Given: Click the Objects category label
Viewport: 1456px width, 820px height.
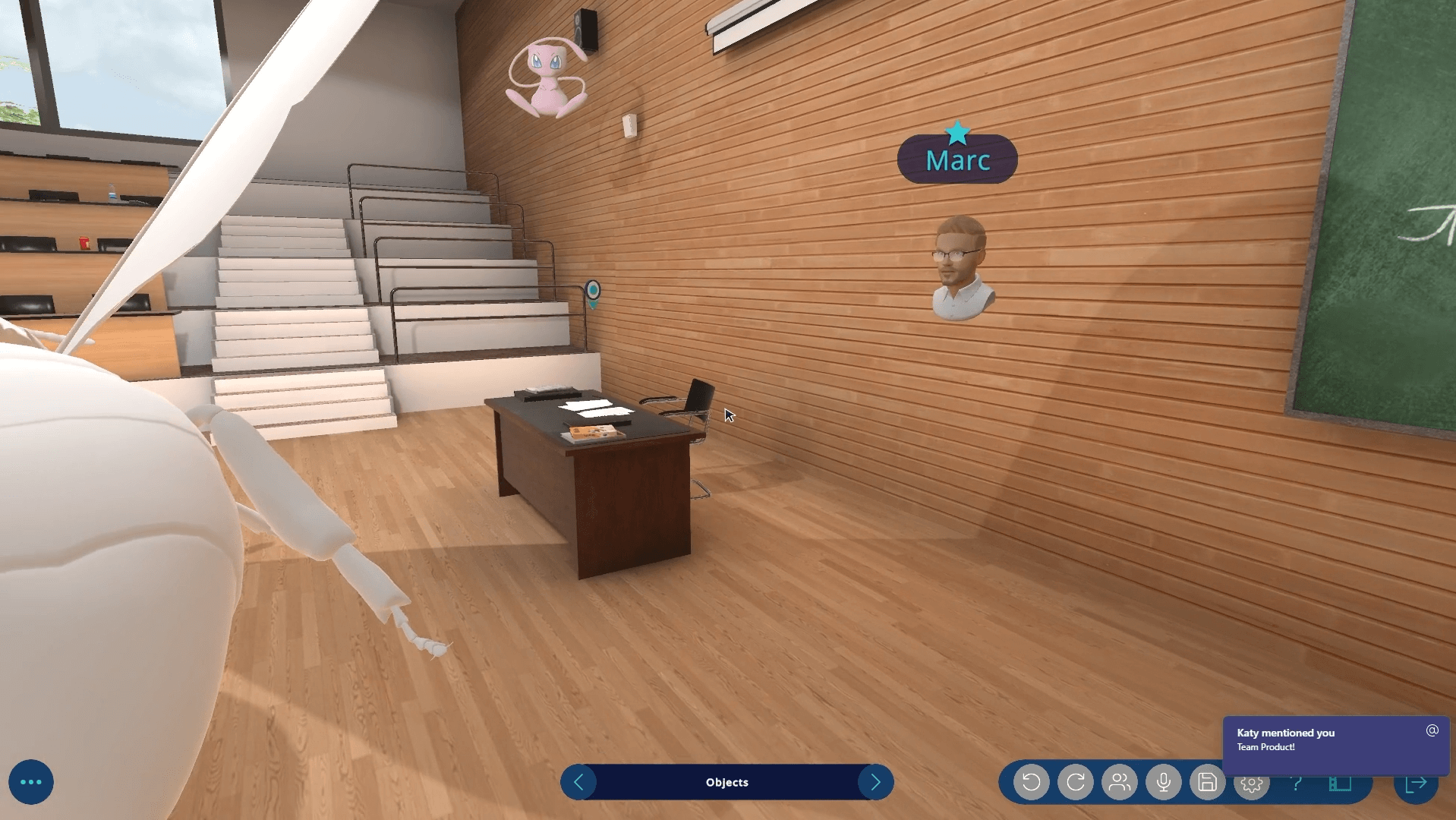Looking at the screenshot, I should [x=726, y=782].
